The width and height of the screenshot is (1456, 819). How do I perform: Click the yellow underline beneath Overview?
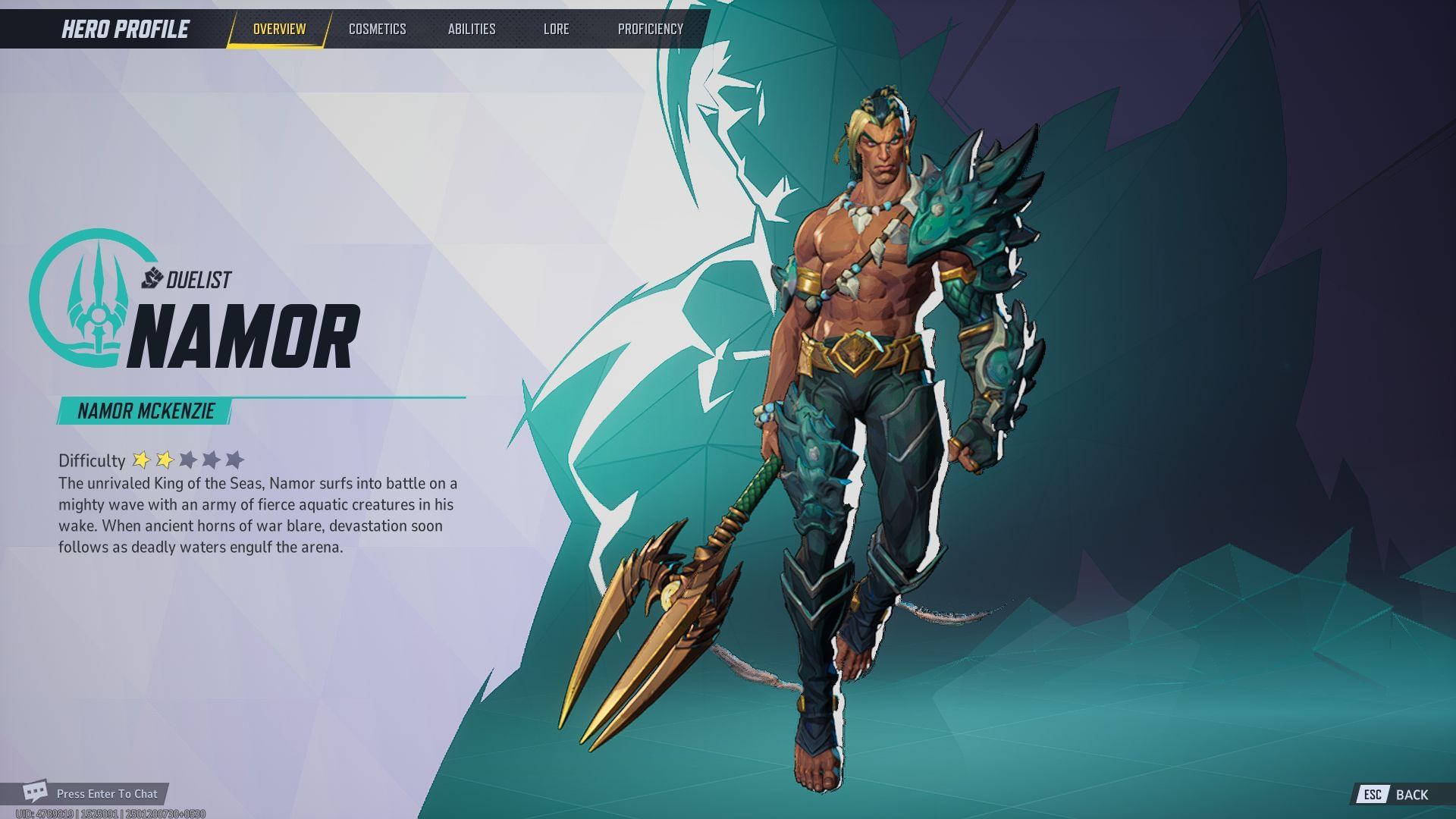click(x=278, y=44)
